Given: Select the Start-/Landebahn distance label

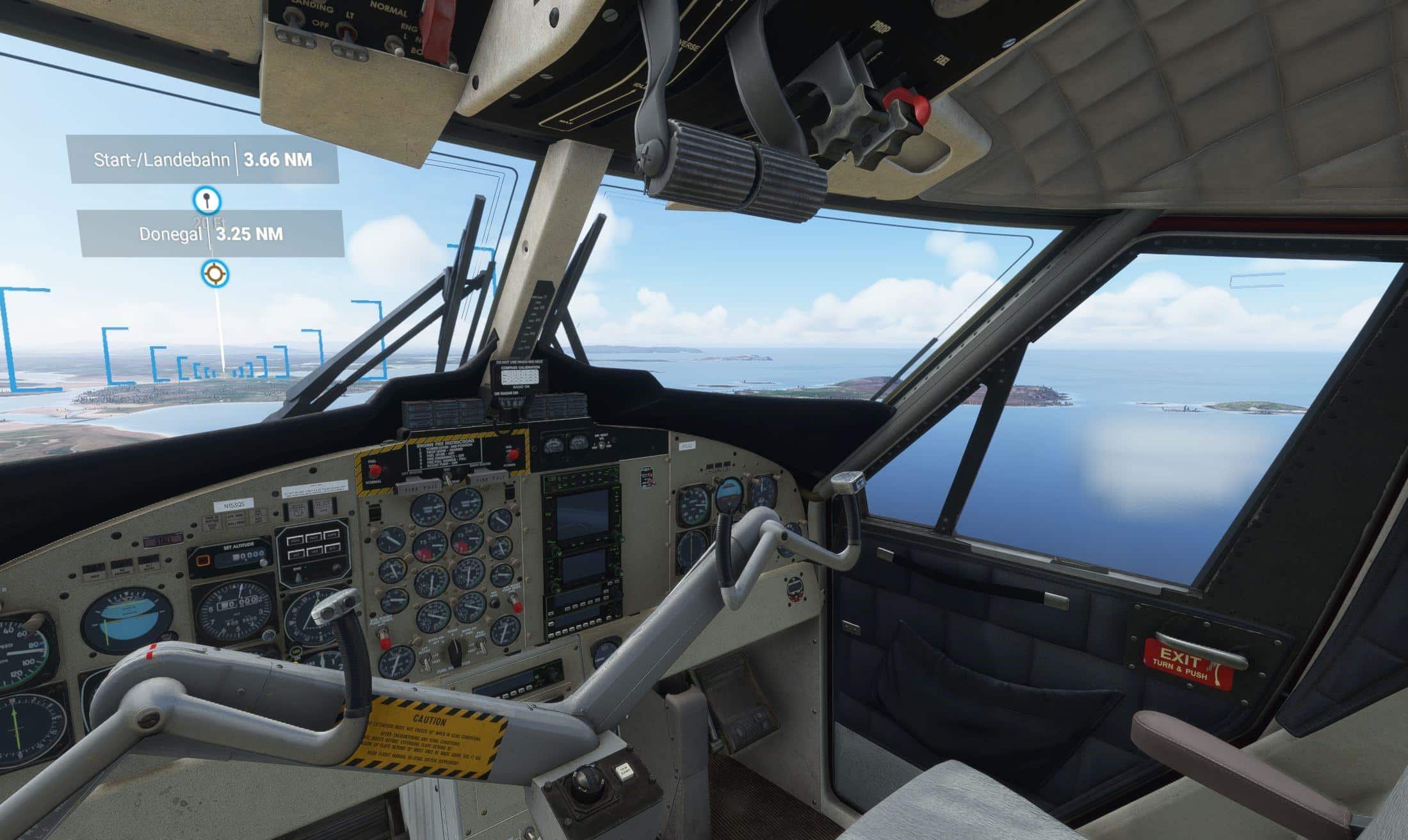Looking at the screenshot, I should coord(203,159).
